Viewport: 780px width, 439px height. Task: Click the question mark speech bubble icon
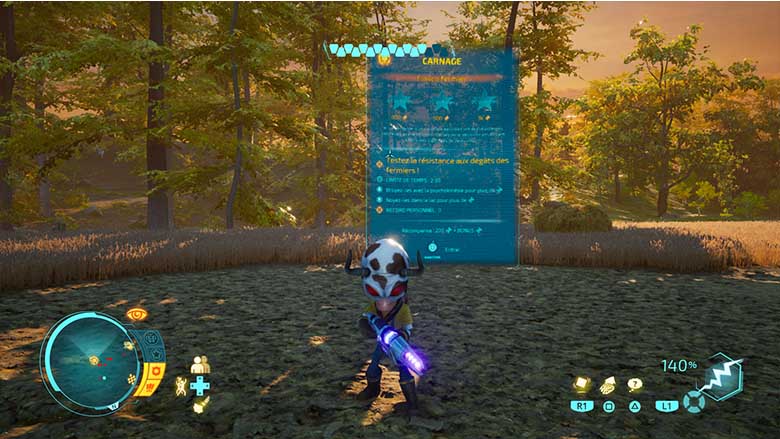coord(634,384)
